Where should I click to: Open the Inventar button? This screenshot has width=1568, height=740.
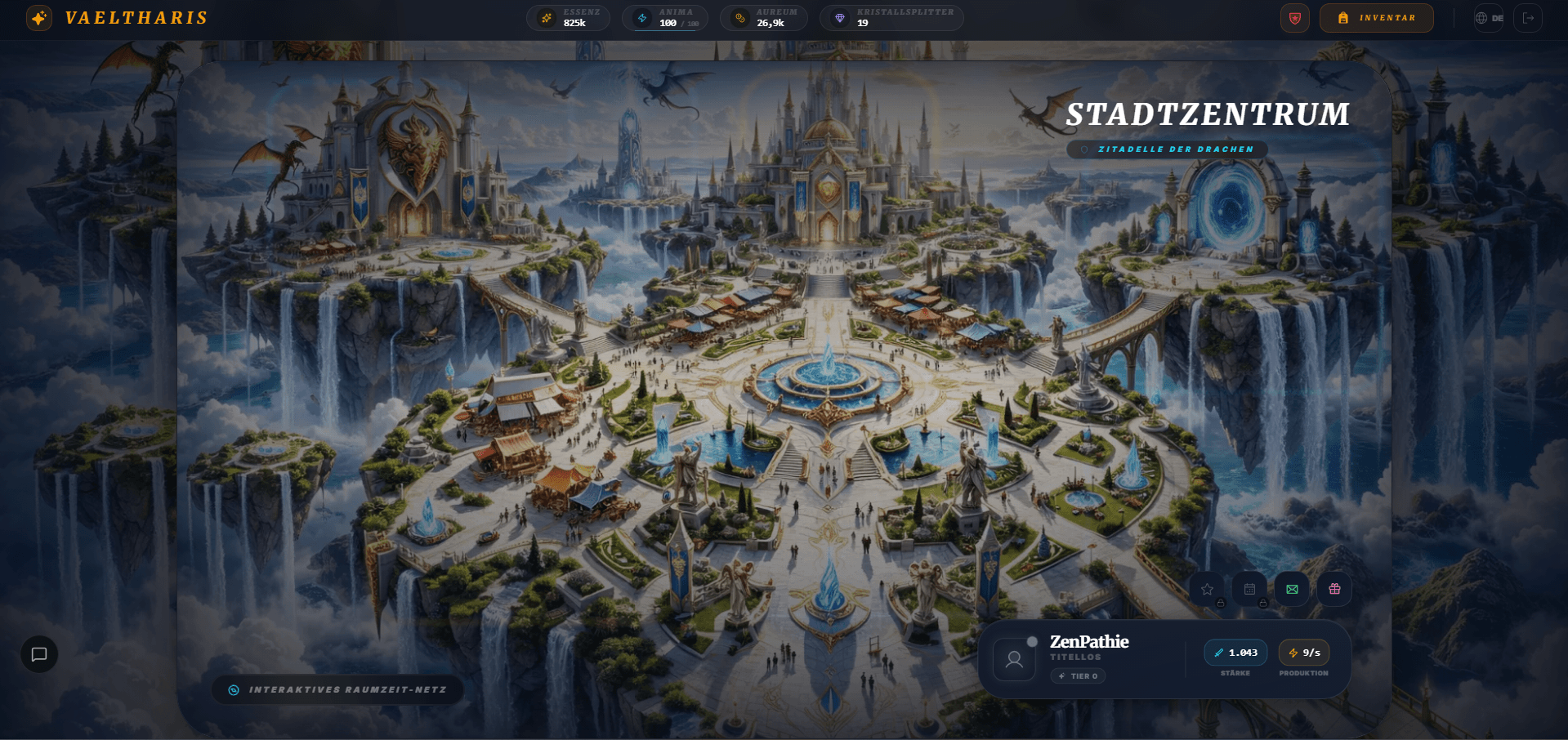point(1376,17)
